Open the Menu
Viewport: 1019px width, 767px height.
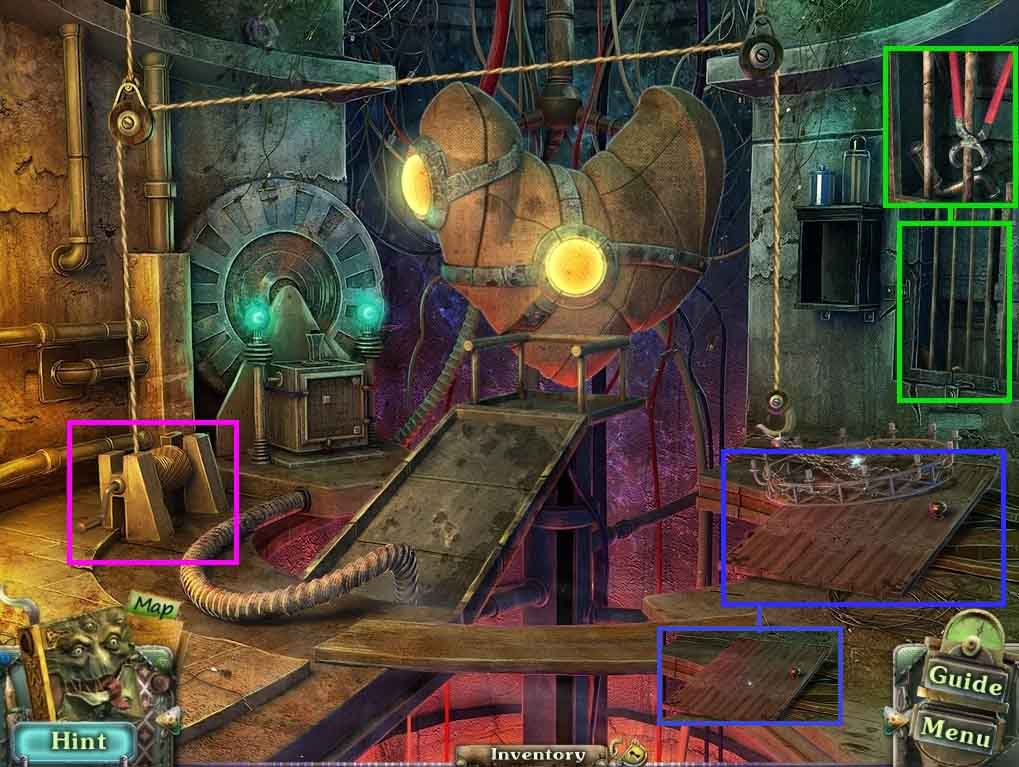coord(959,731)
